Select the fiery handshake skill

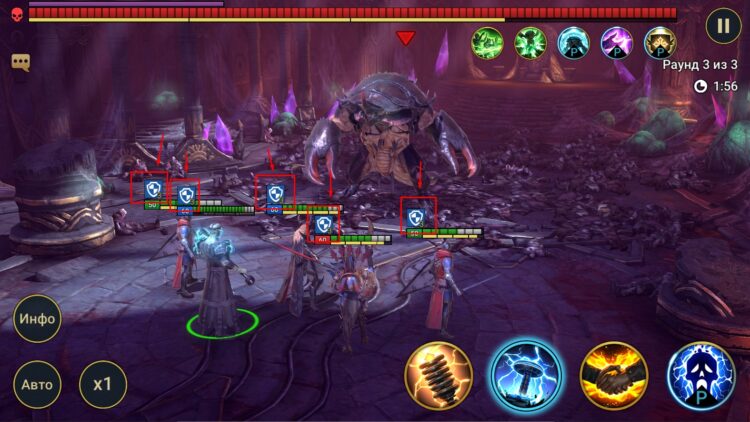[613, 376]
